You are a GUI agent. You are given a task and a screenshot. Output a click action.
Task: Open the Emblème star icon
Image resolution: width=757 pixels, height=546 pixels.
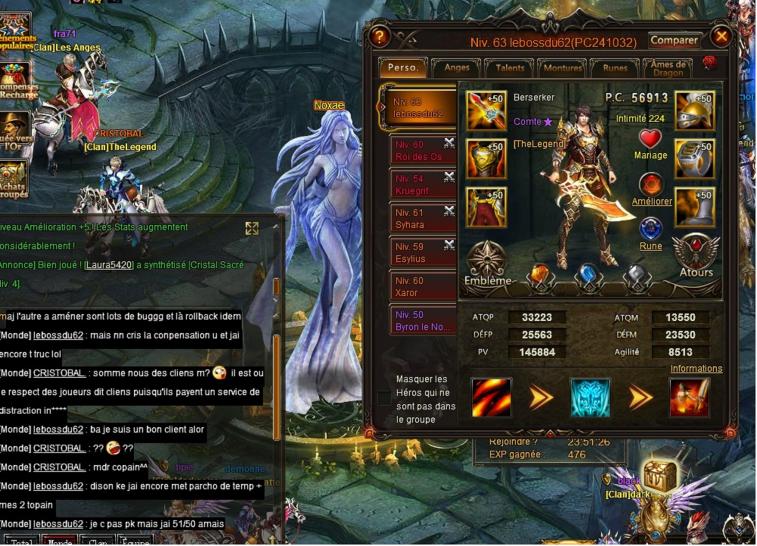[488, 262]
